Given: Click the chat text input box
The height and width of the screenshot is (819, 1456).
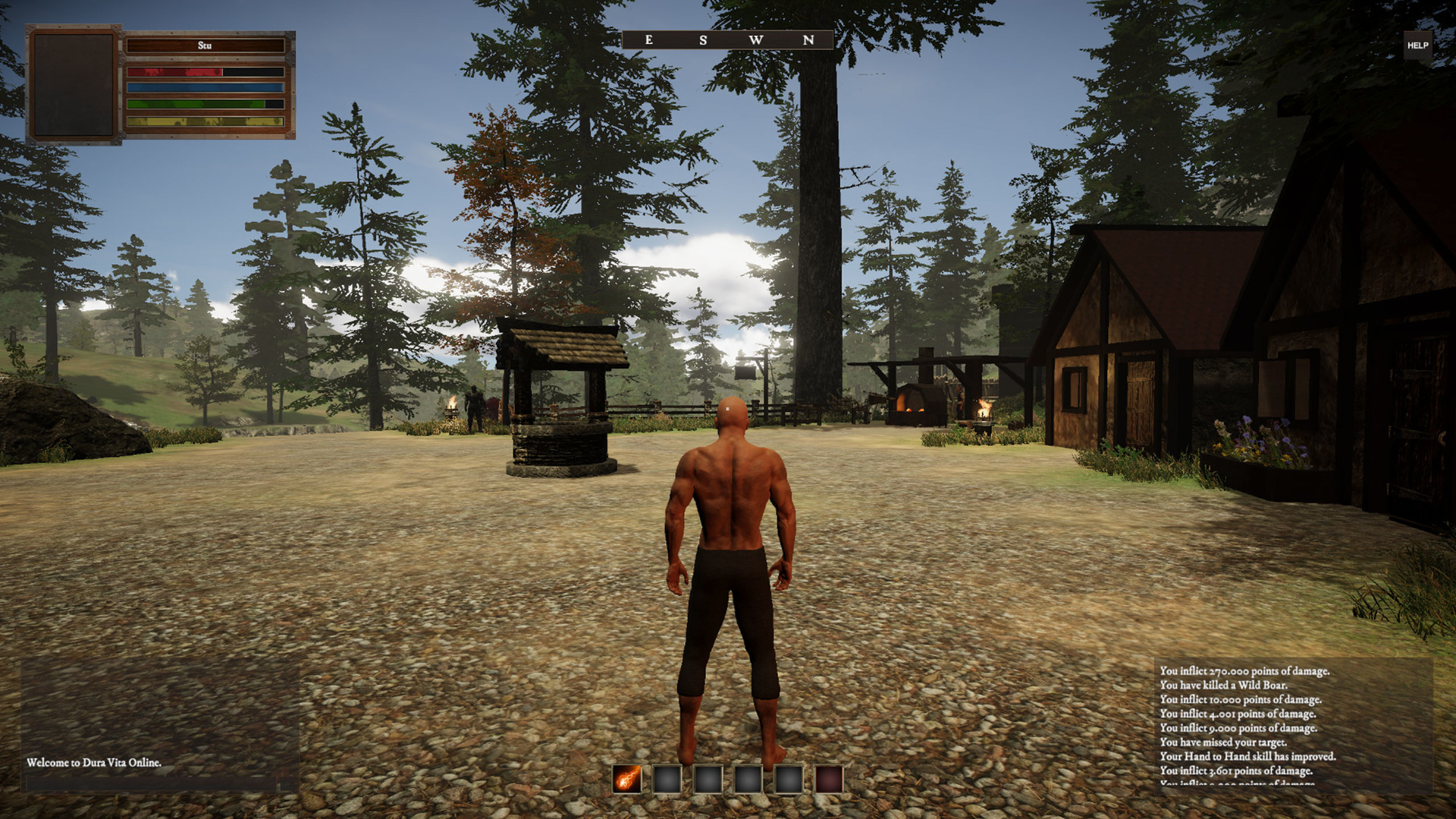Looking at the screenshot, I should coord(152,784).
